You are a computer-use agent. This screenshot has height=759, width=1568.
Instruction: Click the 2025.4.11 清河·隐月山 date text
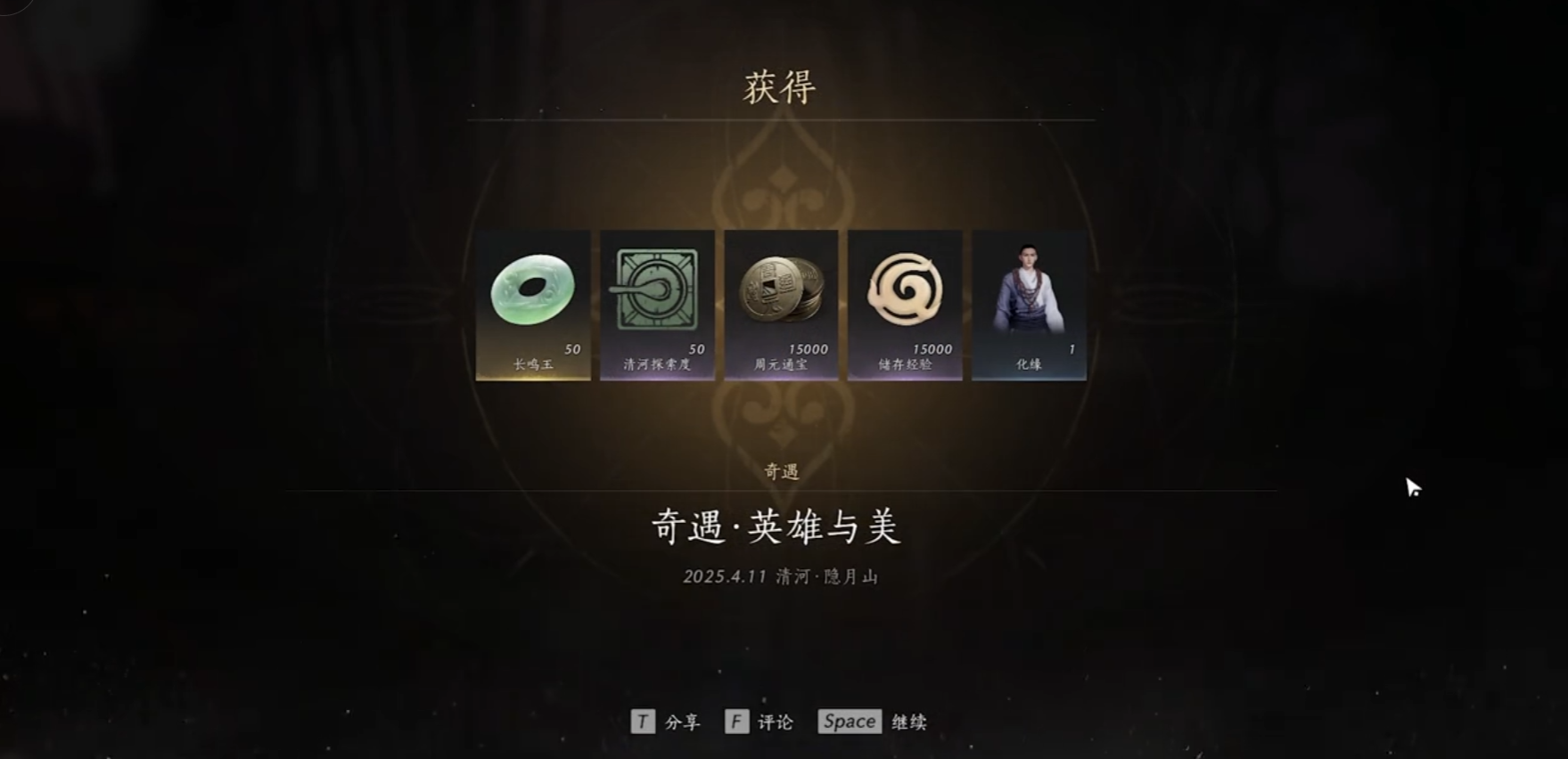pyautogui.click(x=781, y=575)
